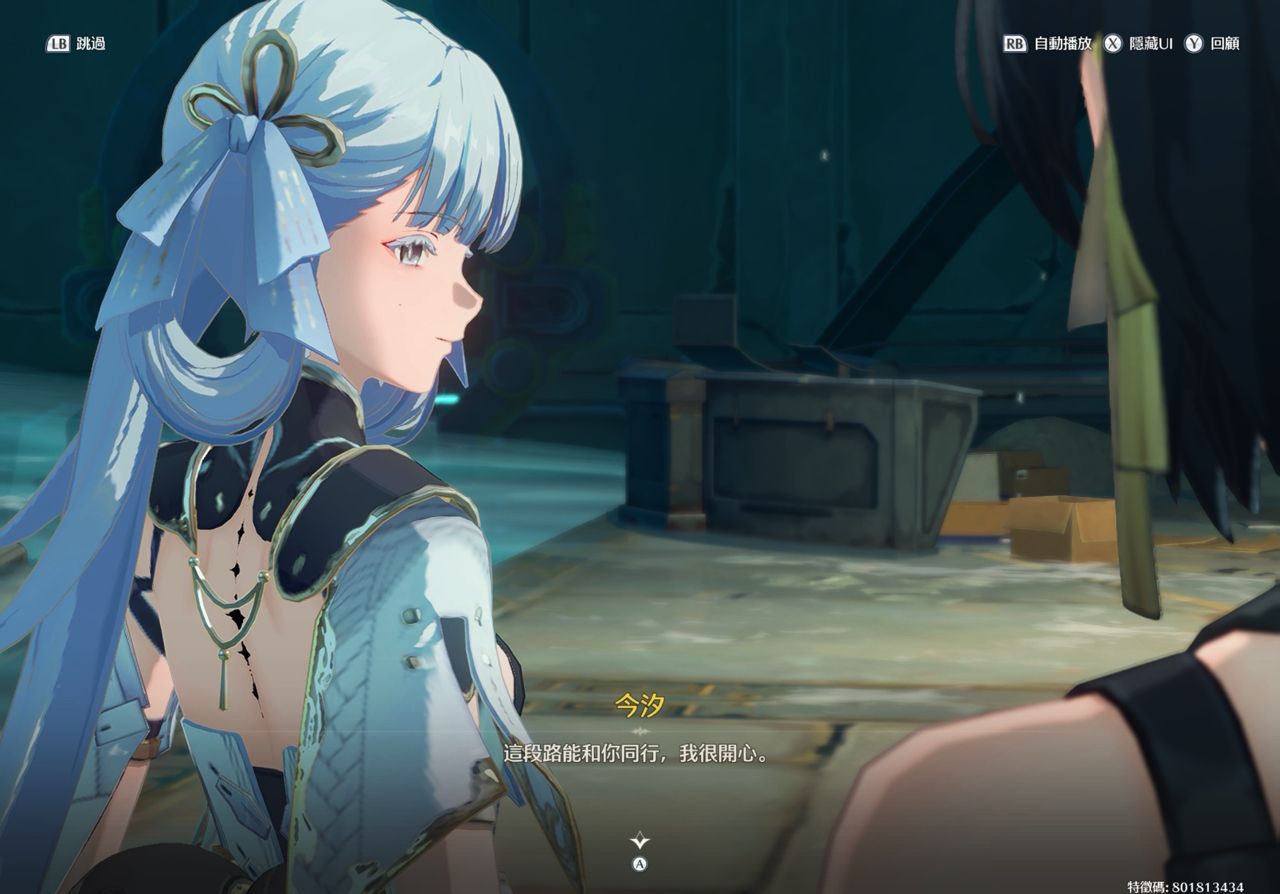This screenshot has height=894, width=1280.
Task: Advance dialogue via the star continue arrow
Action: [640, 842]
